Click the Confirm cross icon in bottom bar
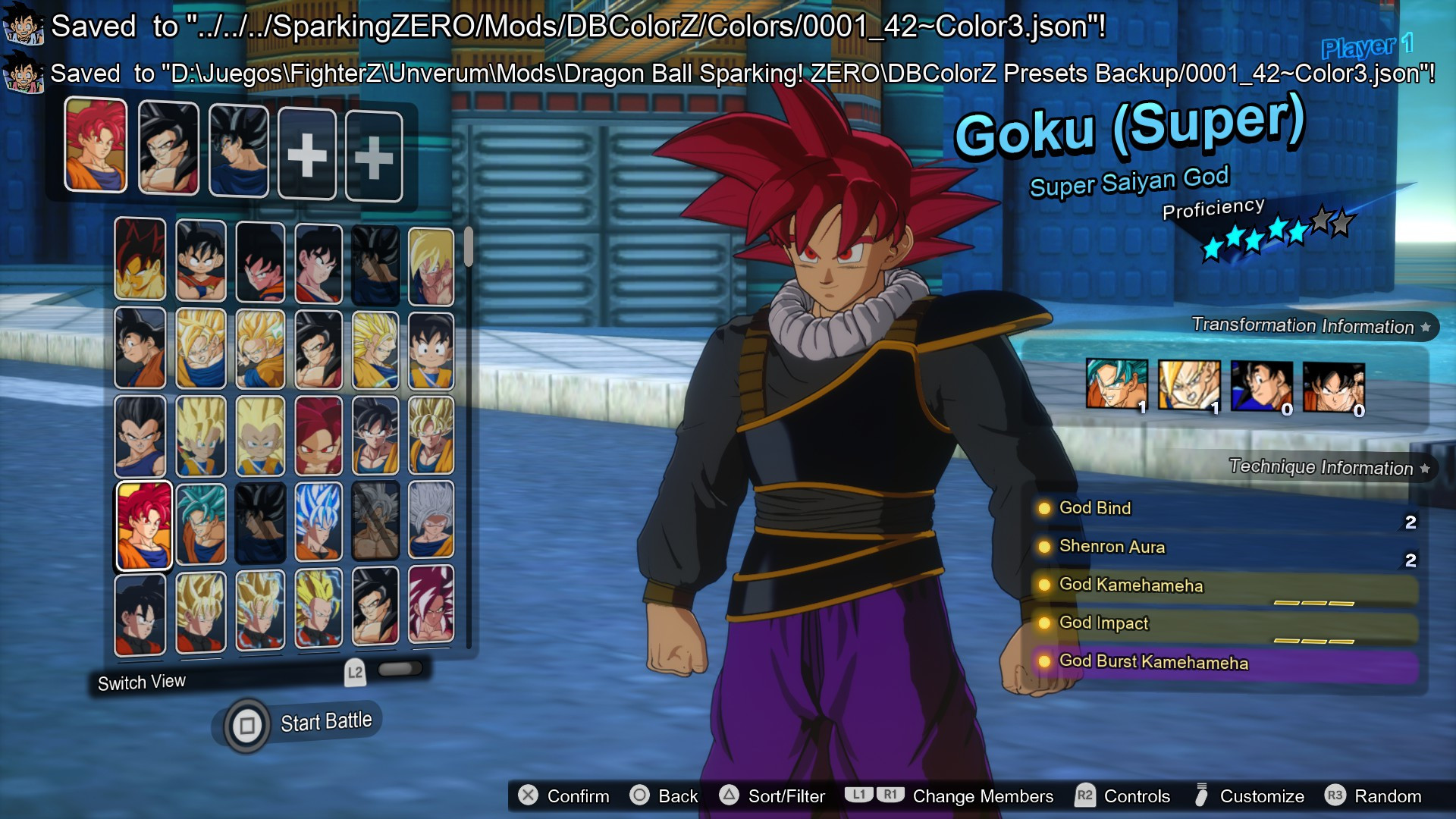 click(x=529, y=796)
